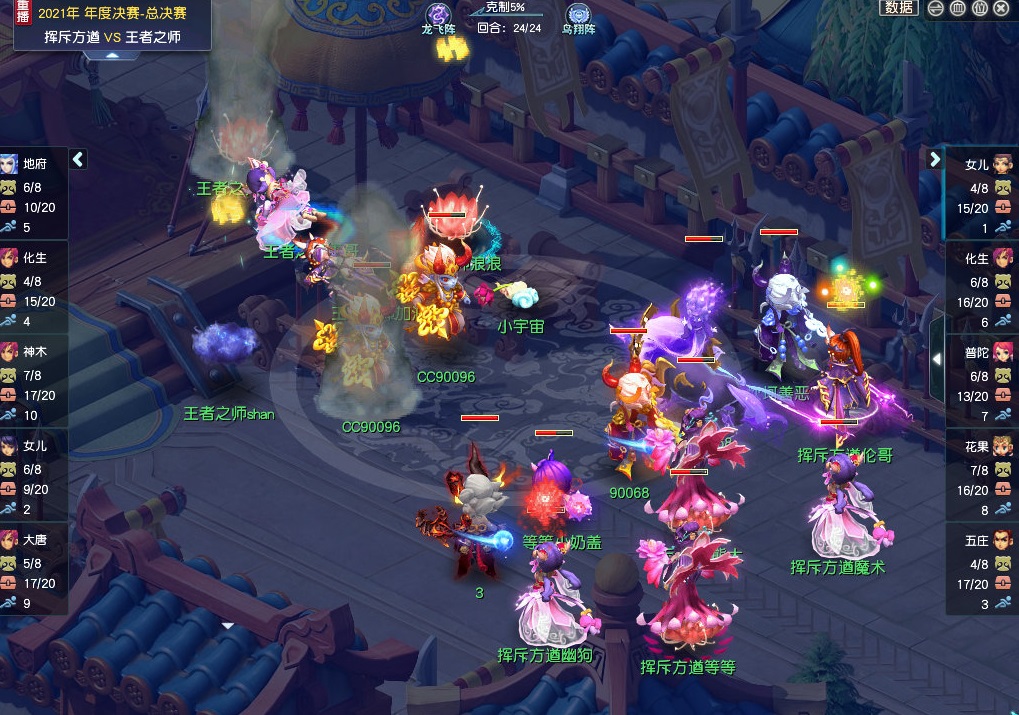The width and height of the screenshot is (1019, 715).
Task: Open the 数据 statistics panel
Action: coord(899,8)
